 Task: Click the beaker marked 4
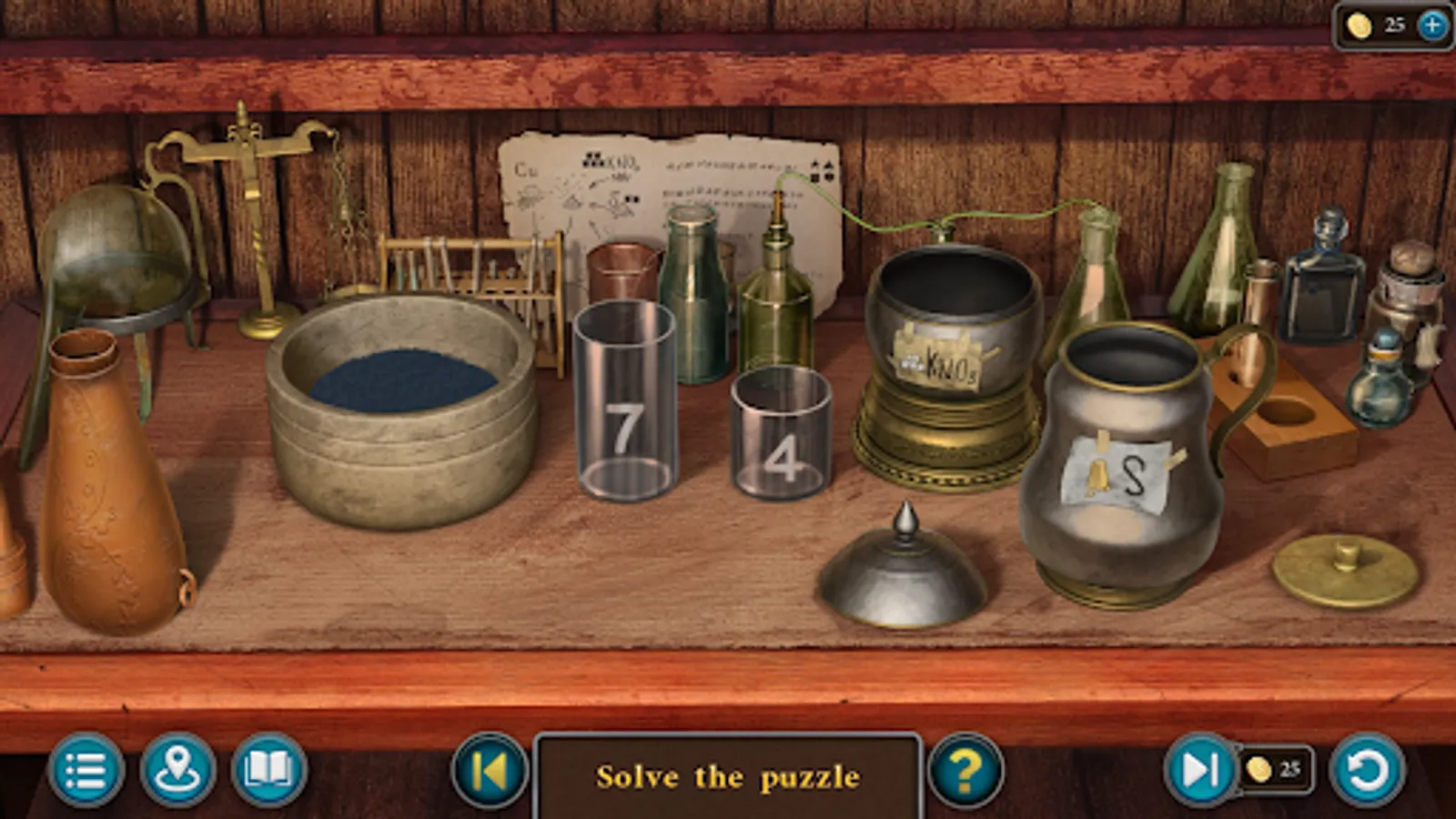click(x=780, y=437)
